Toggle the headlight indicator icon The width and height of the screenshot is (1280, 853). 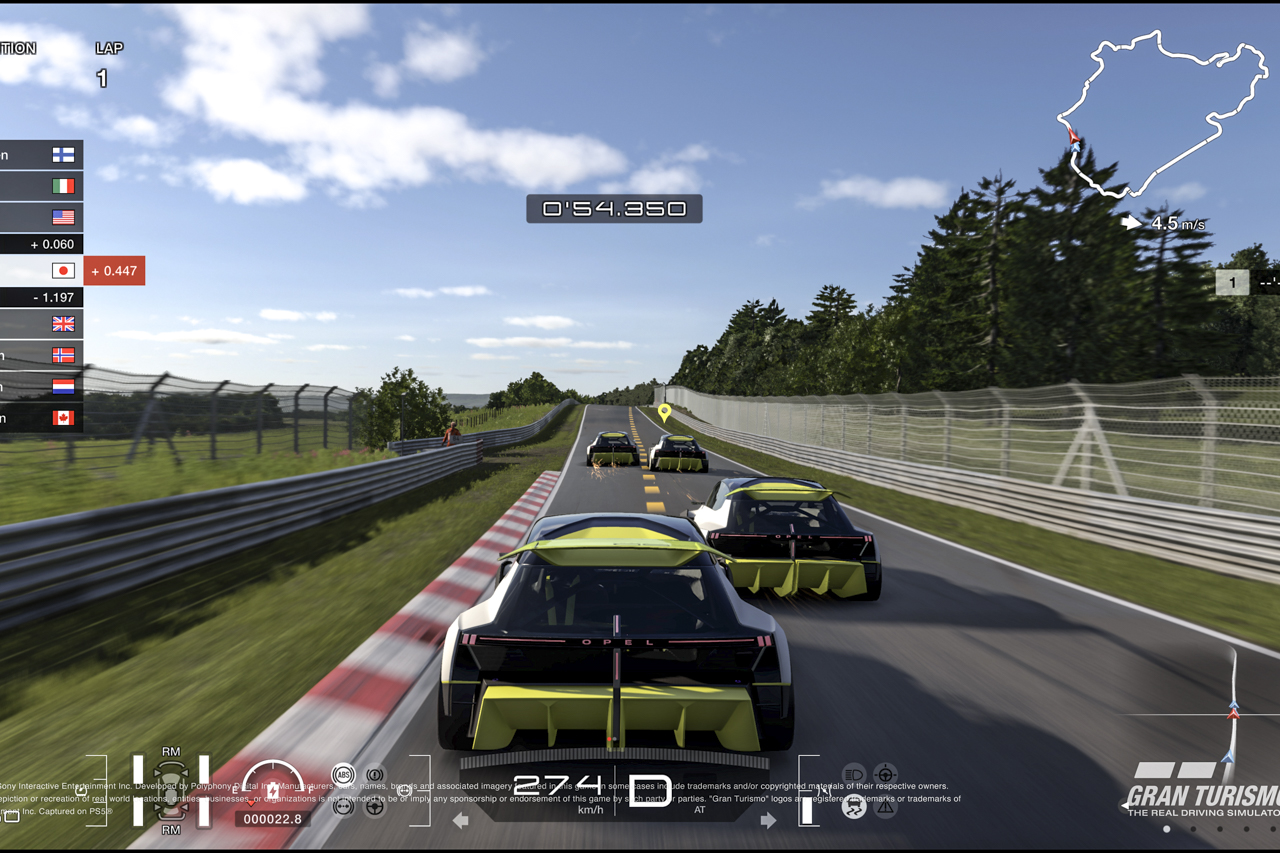[853, 774]
